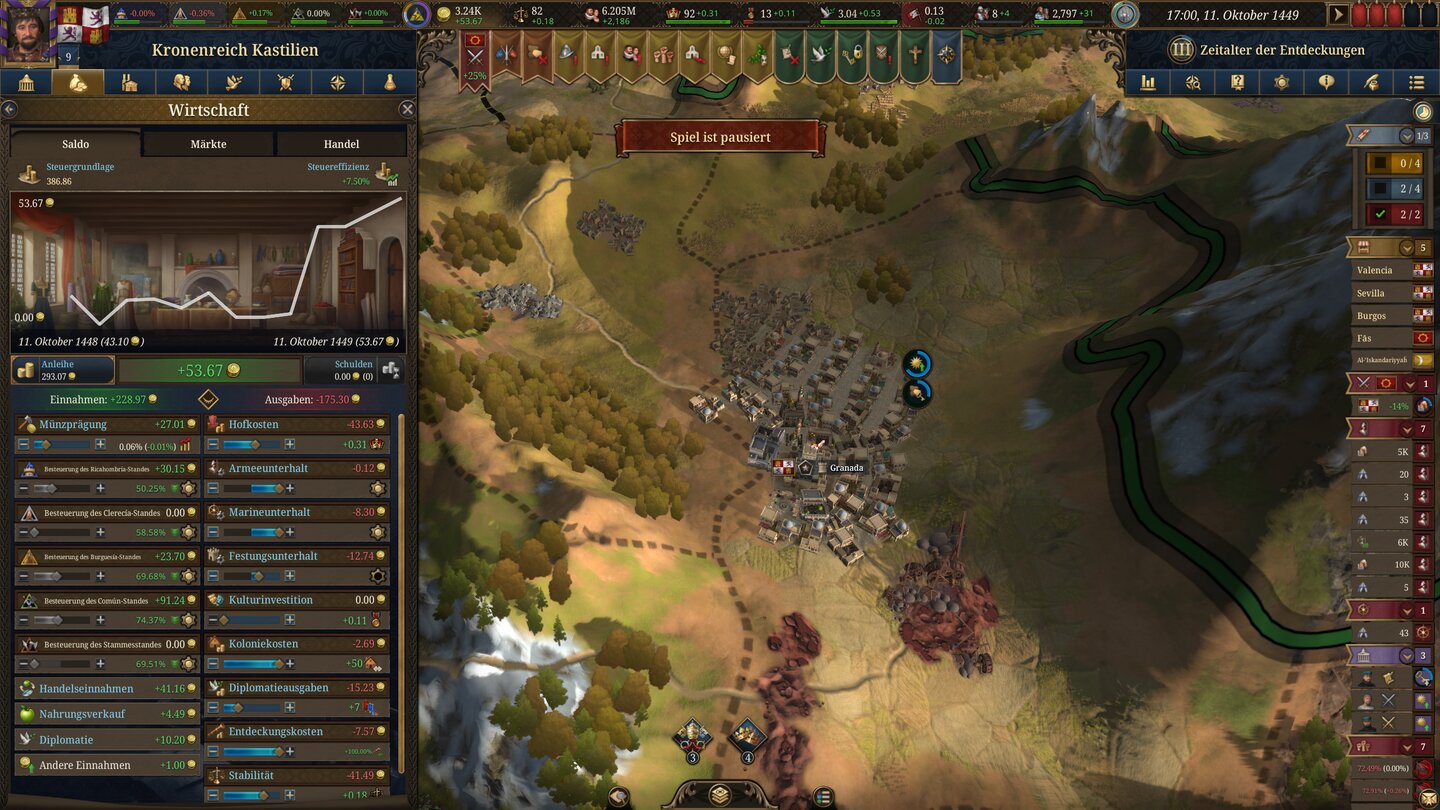
Task: Unpause the game with the play arrow
Action: tap(1338, 14)
